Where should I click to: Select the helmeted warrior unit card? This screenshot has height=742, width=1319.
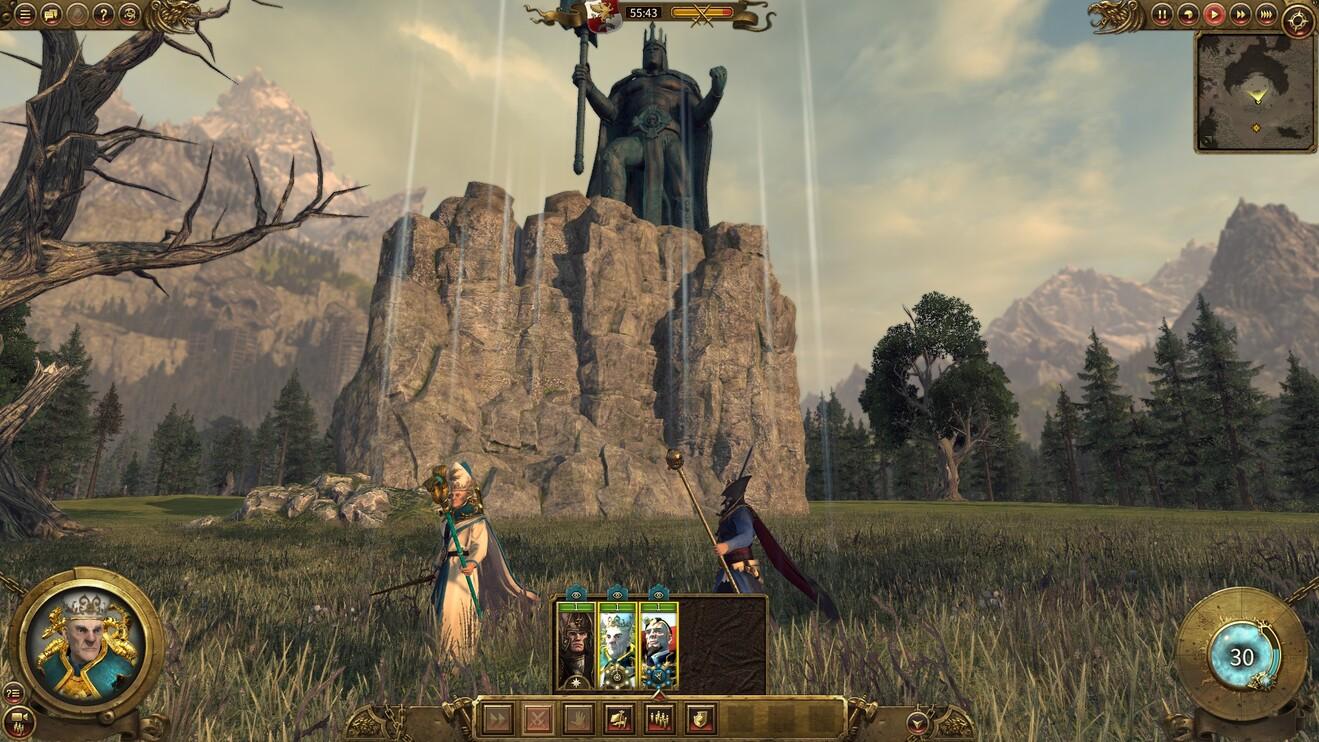(575, 646)
